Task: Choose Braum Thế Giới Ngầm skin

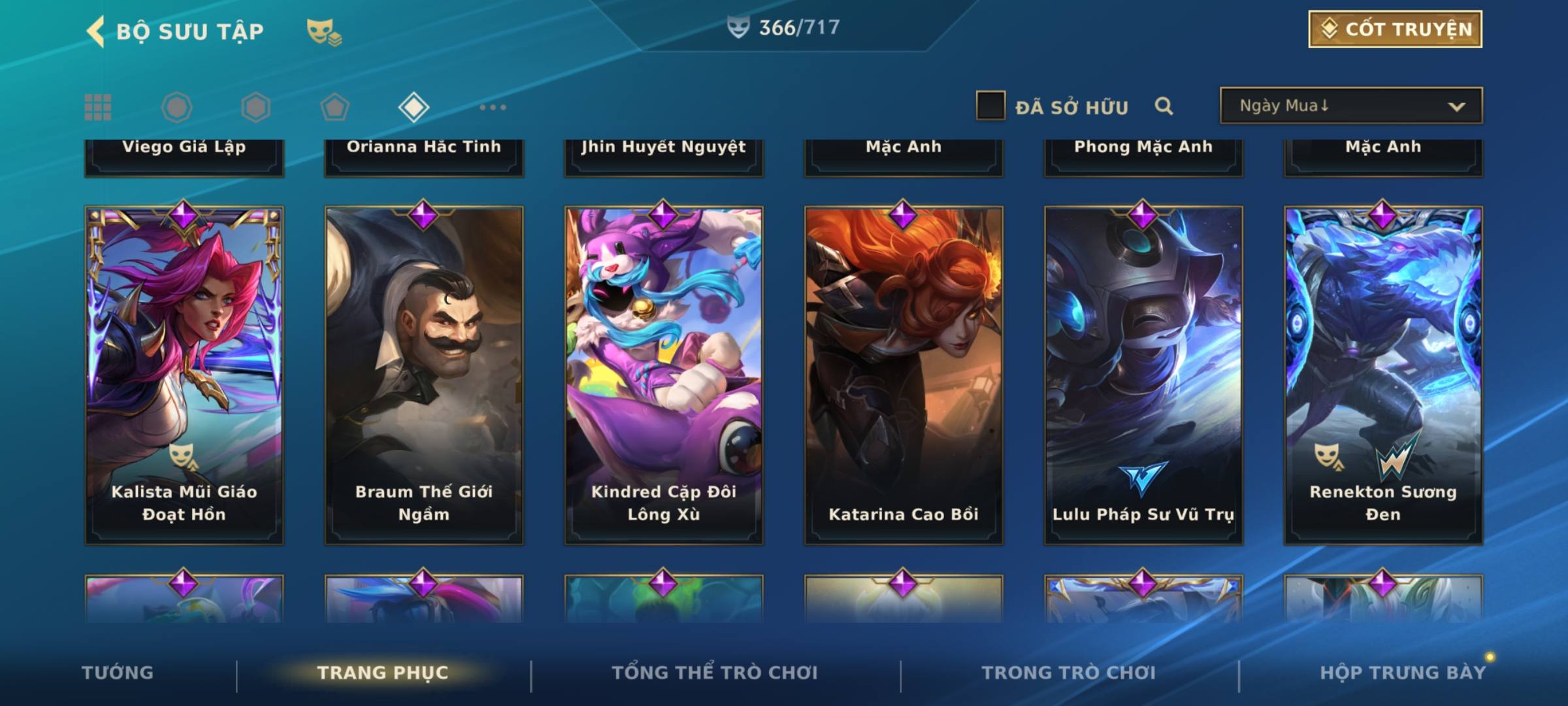Action: [424, 375]
